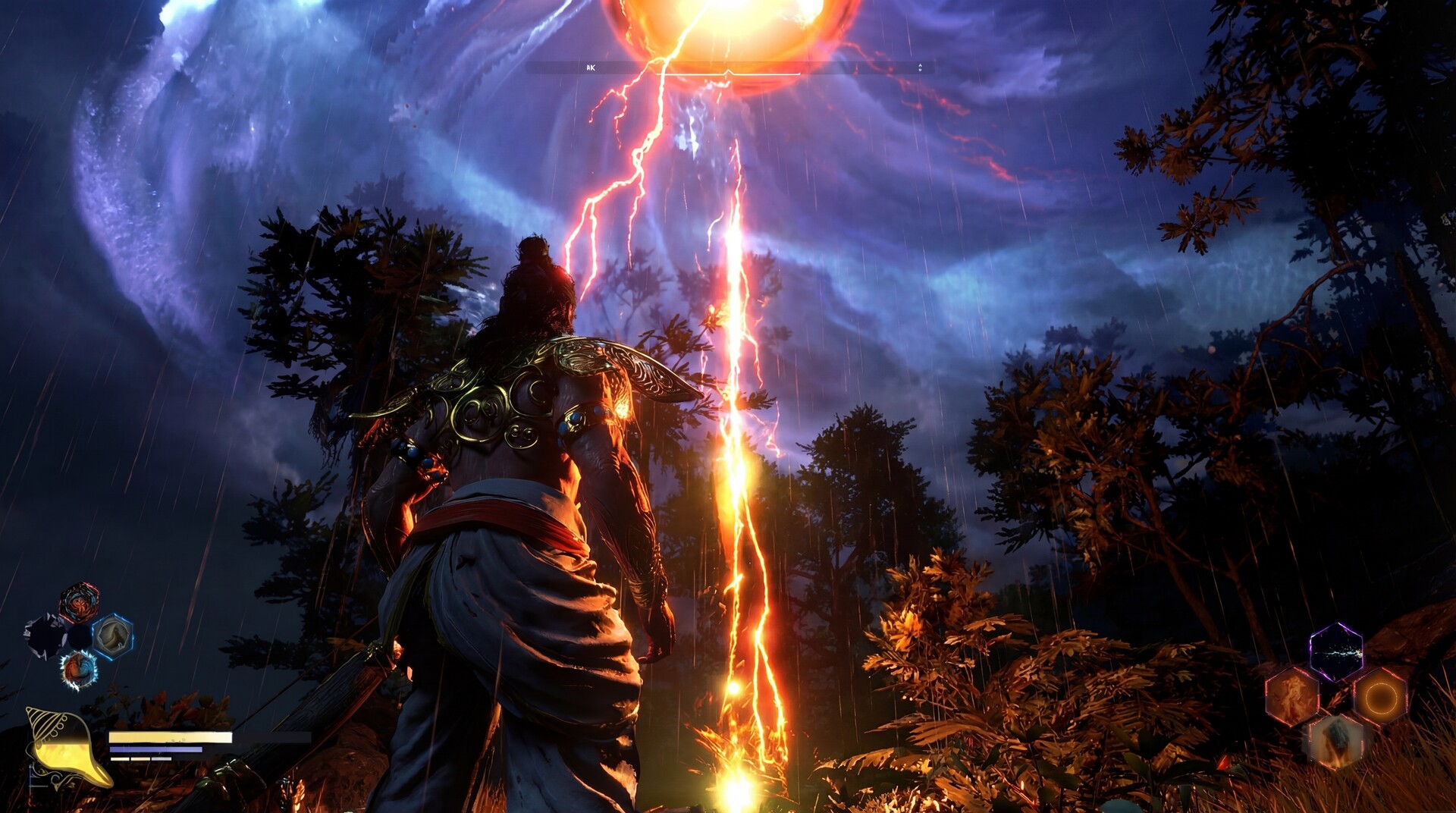Expand the boss rank chevron indicator
1456x813 pixels.
tap(919, 68)
